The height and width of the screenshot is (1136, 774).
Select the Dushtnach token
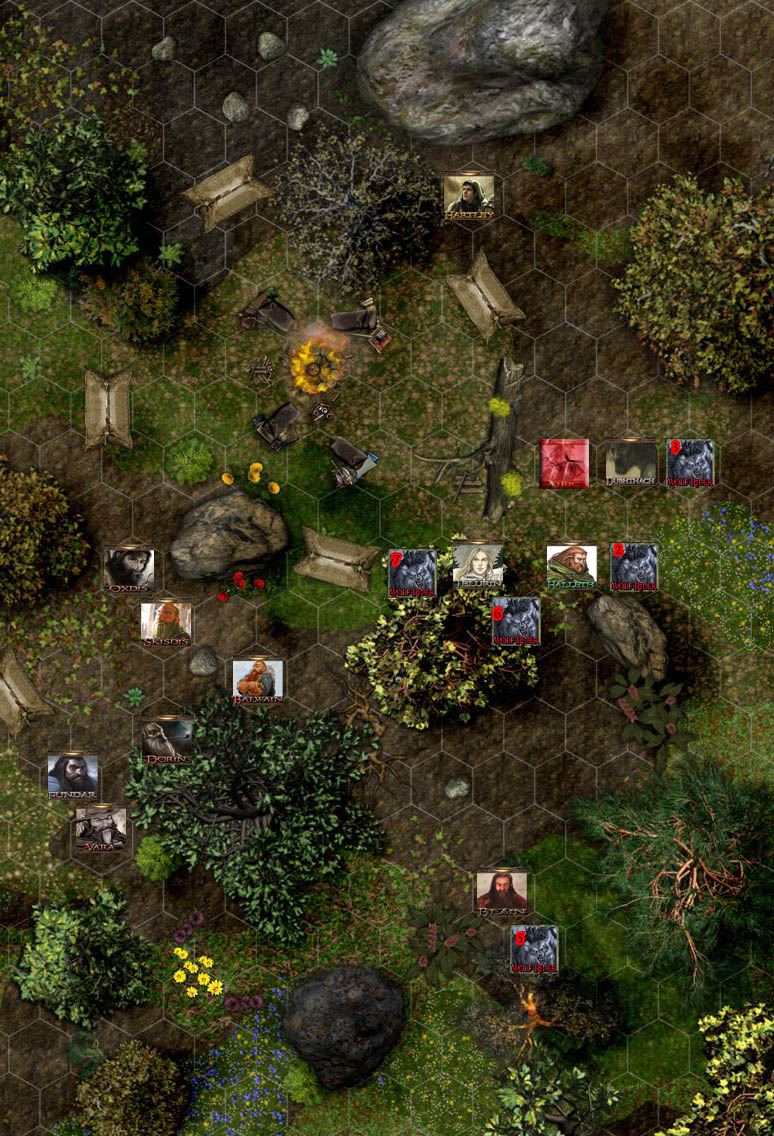[631, 462]
